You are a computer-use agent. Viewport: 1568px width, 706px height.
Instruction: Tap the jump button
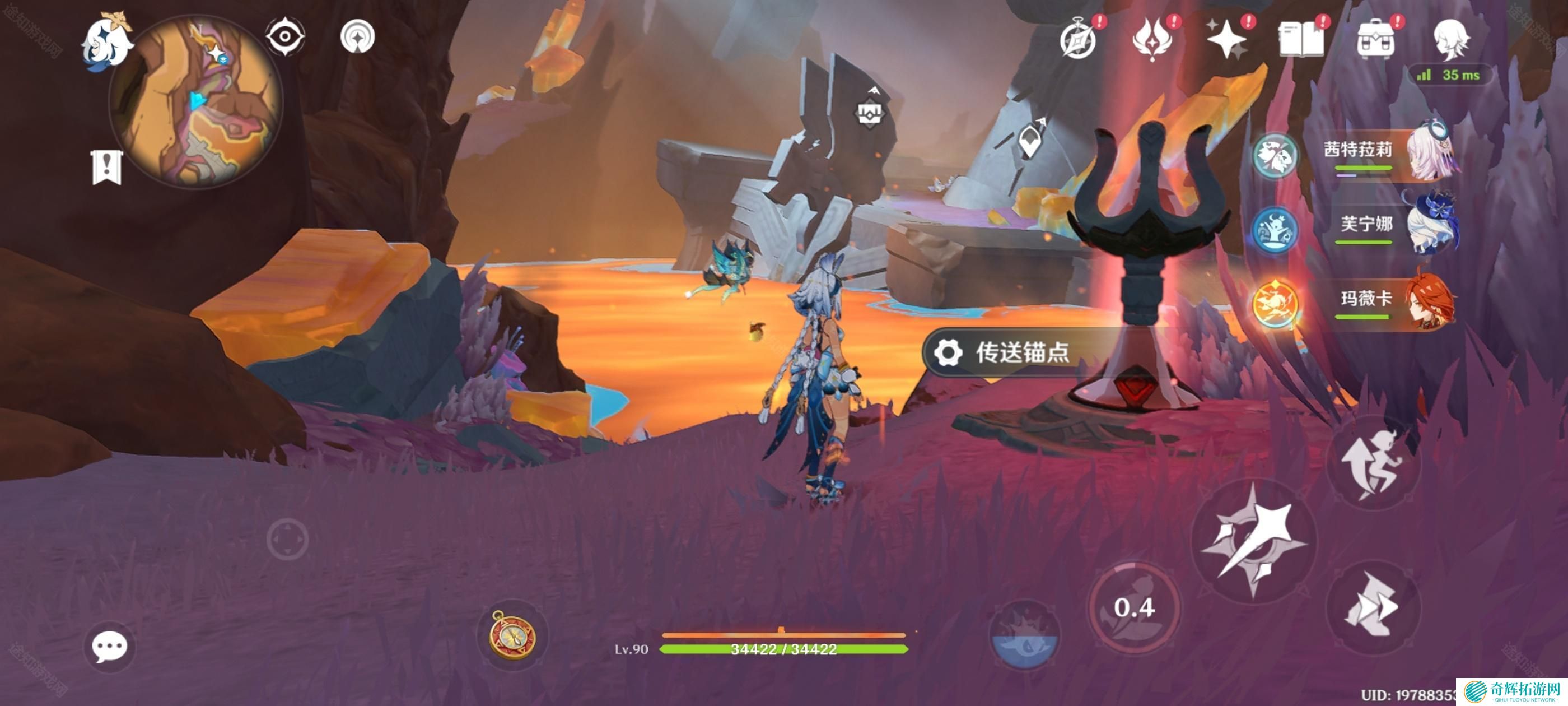click(1373, 463)
